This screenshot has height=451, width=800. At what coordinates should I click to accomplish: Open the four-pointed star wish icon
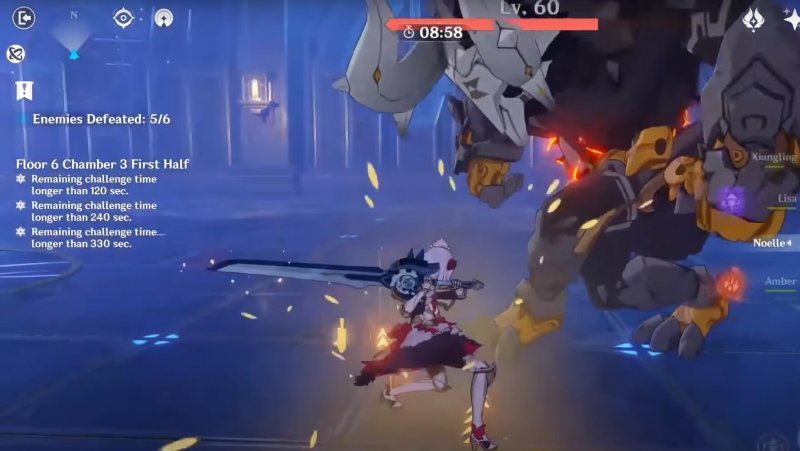pos(791,19)
